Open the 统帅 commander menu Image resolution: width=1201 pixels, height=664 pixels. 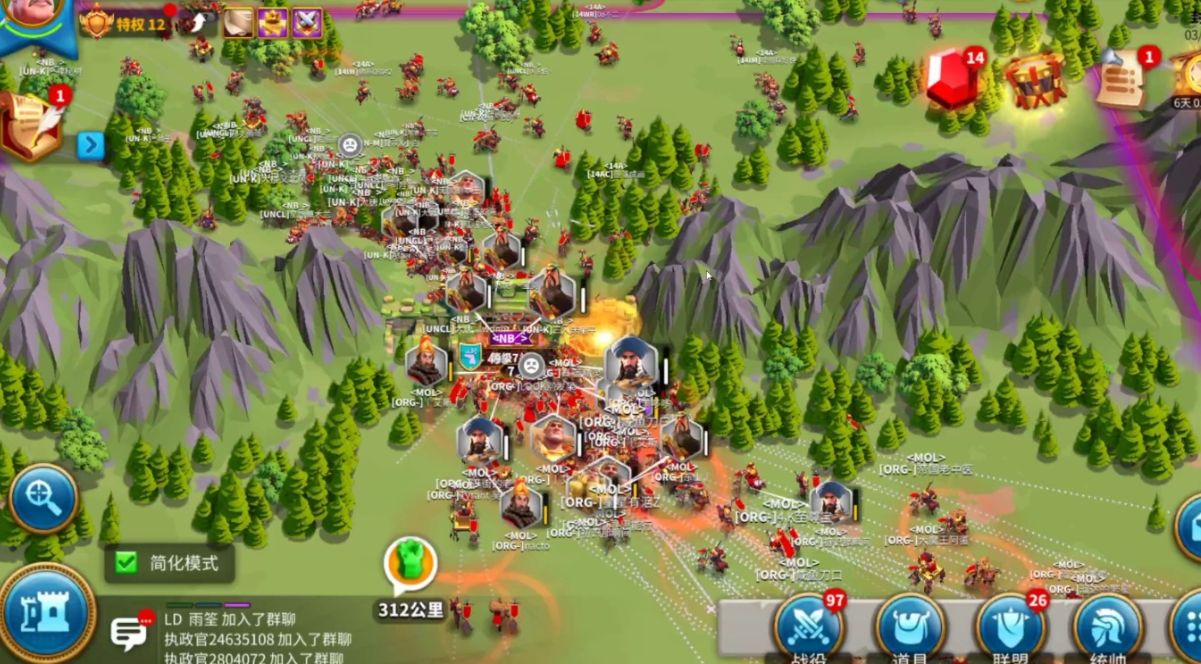click(1107, 628)
